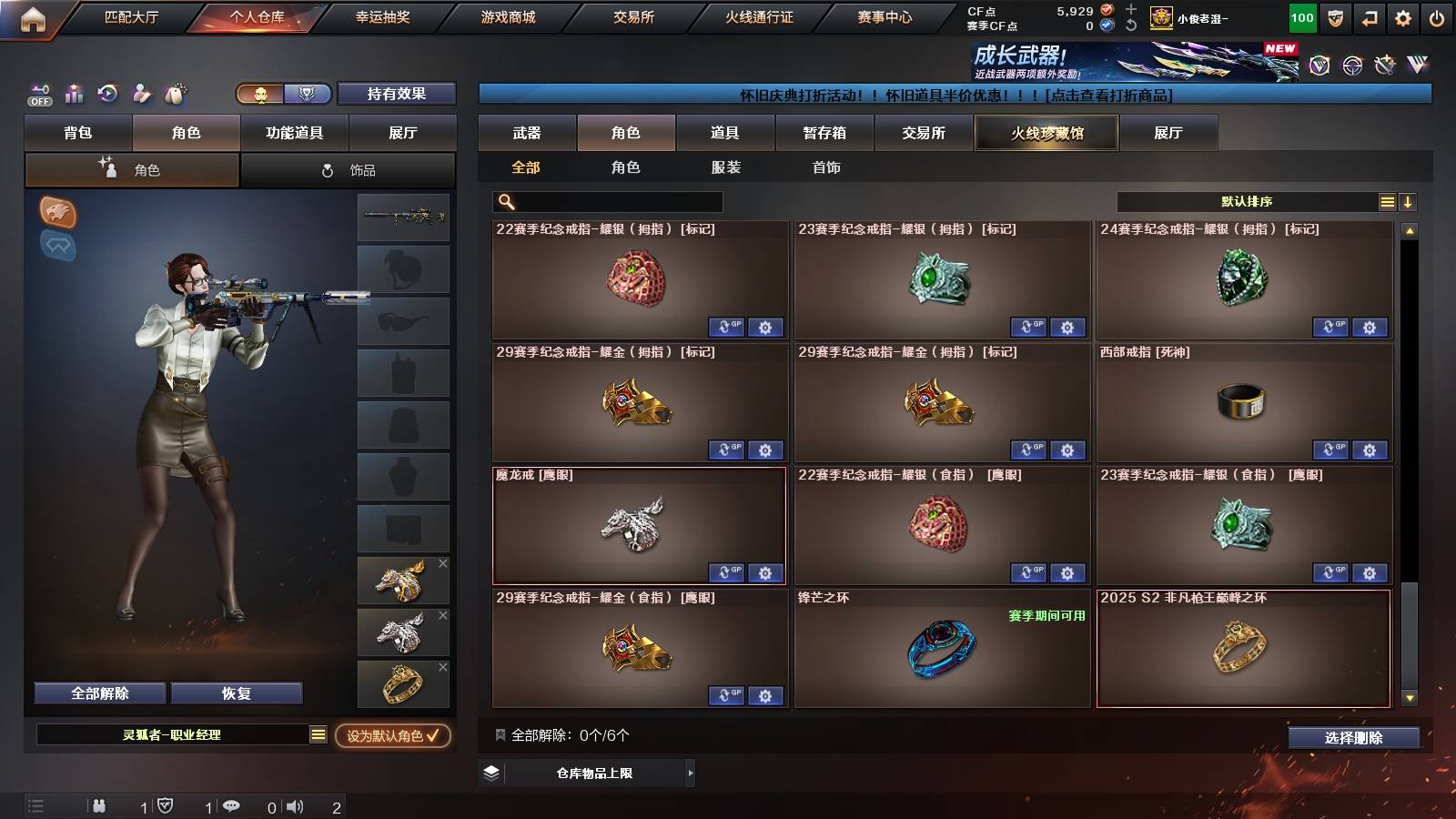Select the replay/history circular arrow icon top left
Image resolution: width=1456 pixels, height=819 pixels.
[108, 94]
